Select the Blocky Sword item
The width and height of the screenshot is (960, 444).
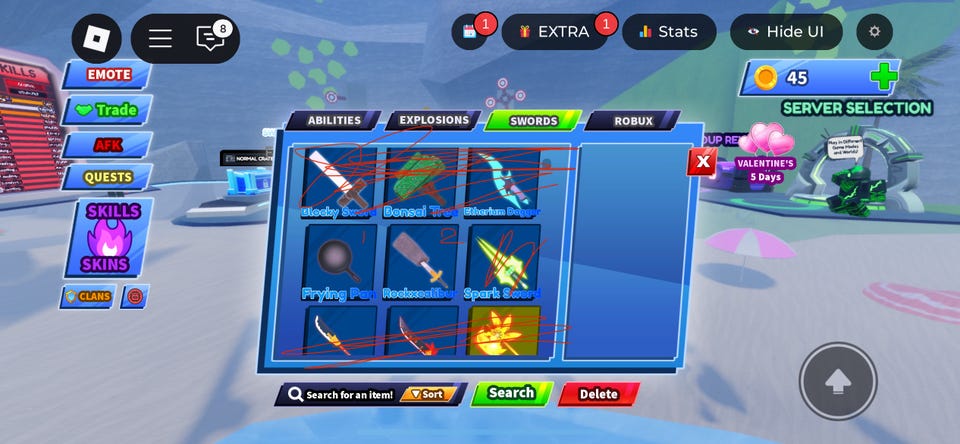point(340,180)
